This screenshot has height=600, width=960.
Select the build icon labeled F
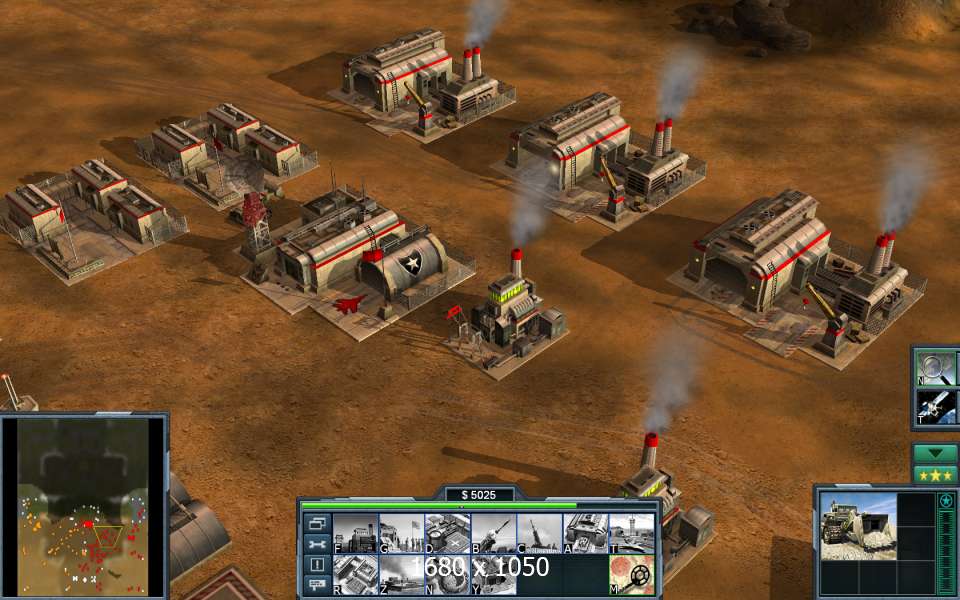pyautogui.click(x=355, y=532)
